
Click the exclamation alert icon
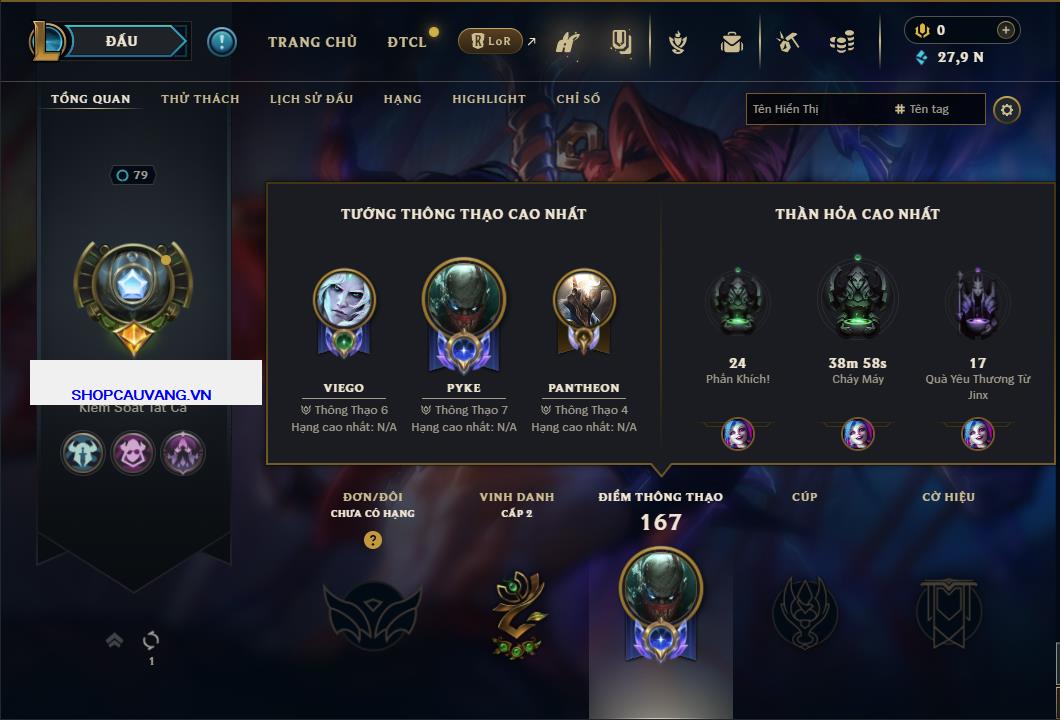(221, 41)
